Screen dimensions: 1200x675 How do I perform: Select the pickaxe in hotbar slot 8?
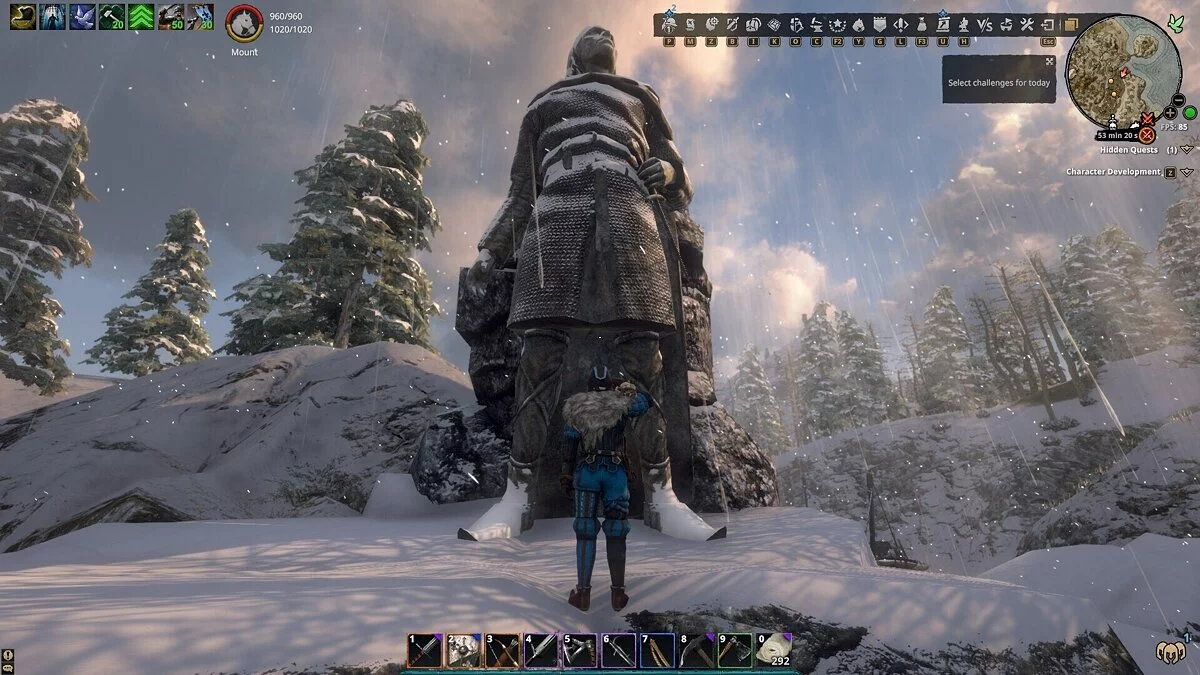coord(697,651)
